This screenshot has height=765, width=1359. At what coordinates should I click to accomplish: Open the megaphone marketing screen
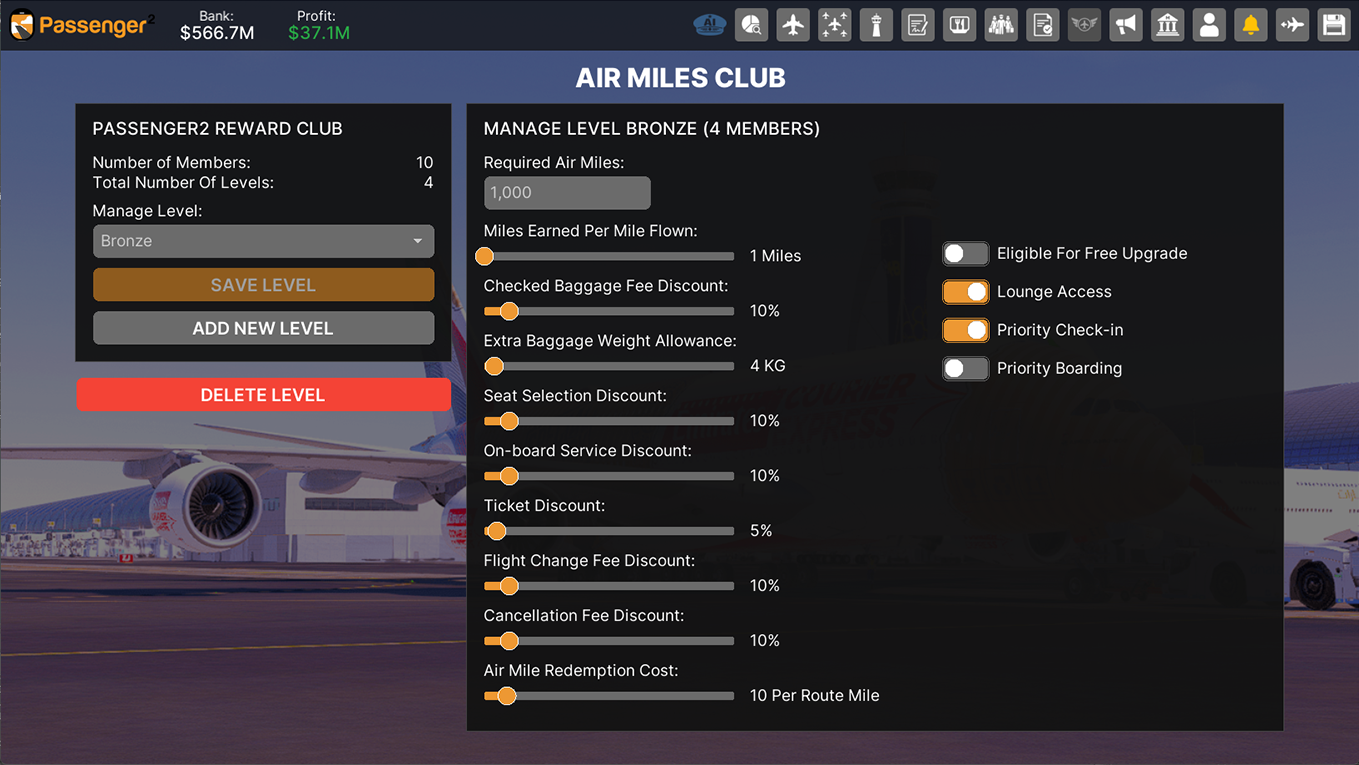pos(1126,25)
